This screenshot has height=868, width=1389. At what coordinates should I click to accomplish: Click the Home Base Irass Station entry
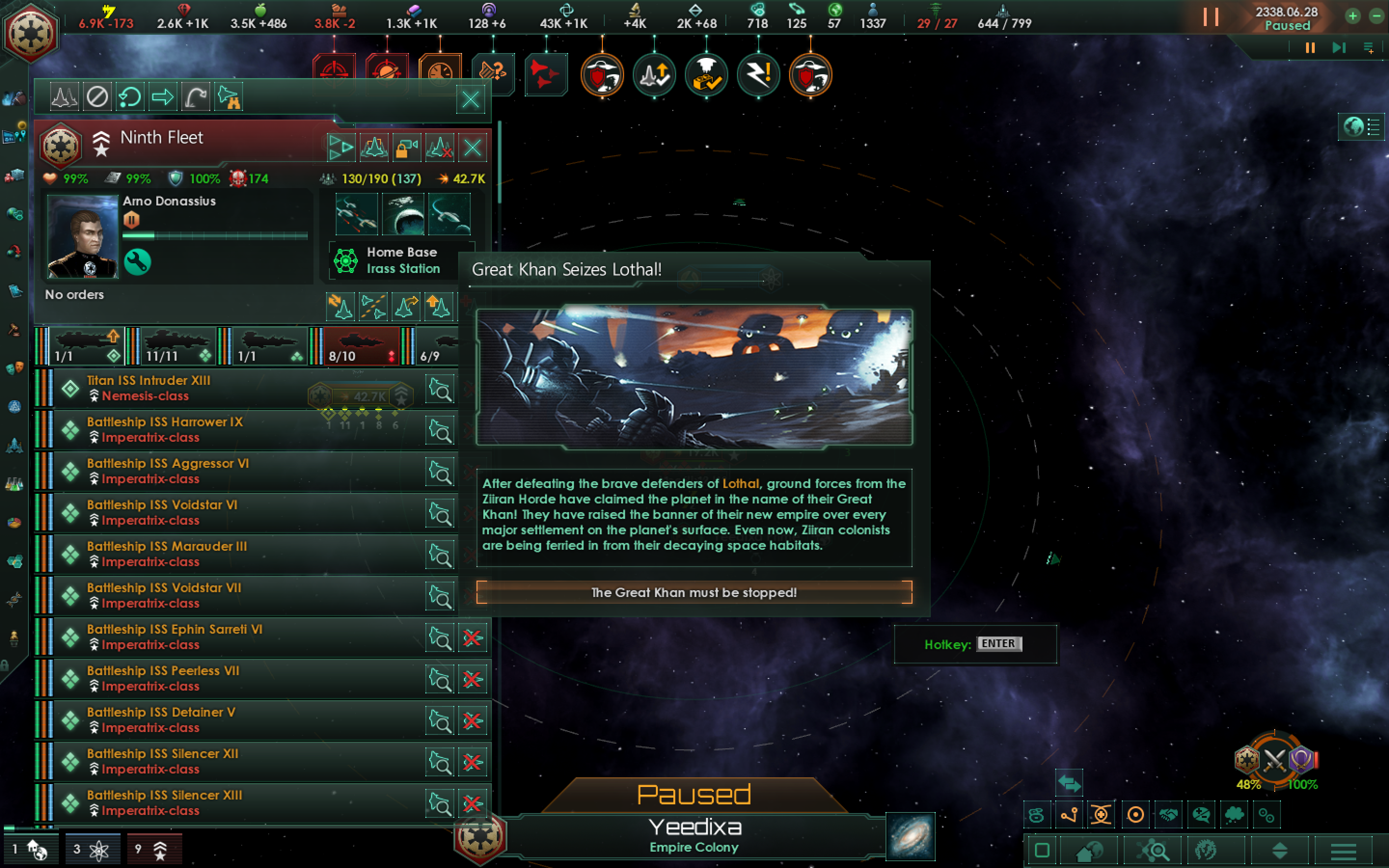pos(396,259)
